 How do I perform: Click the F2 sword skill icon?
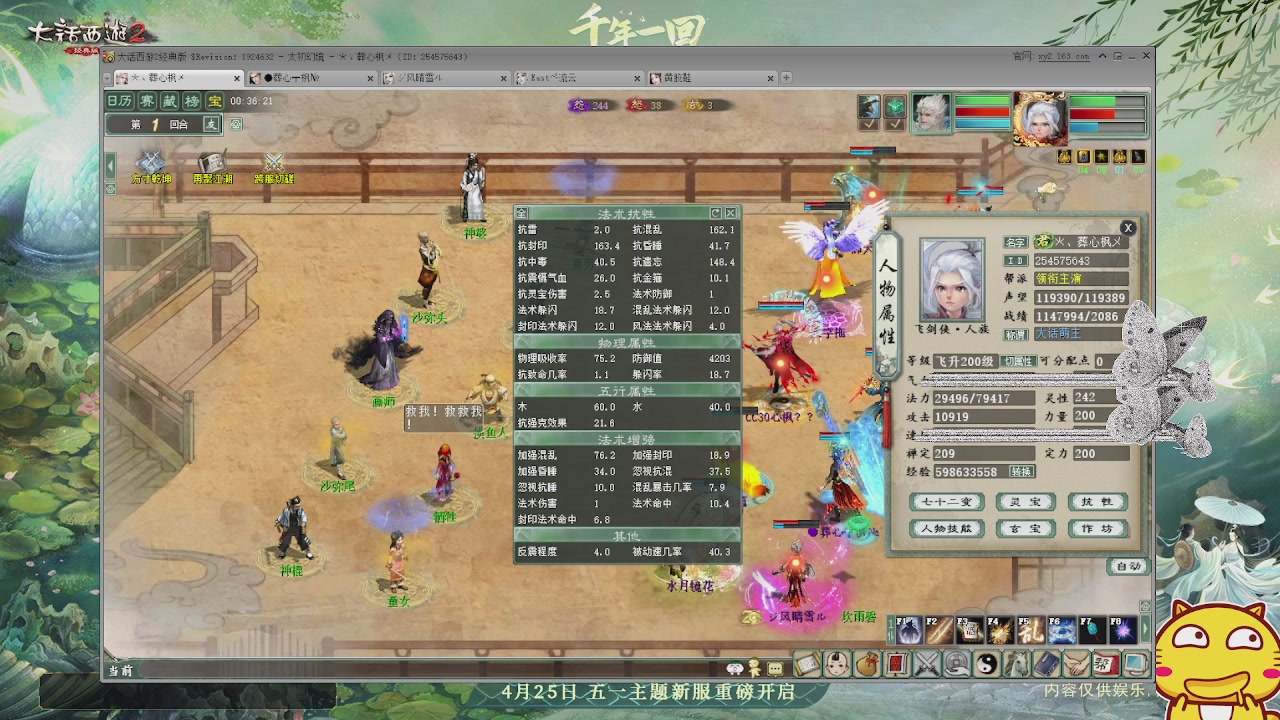938,630
